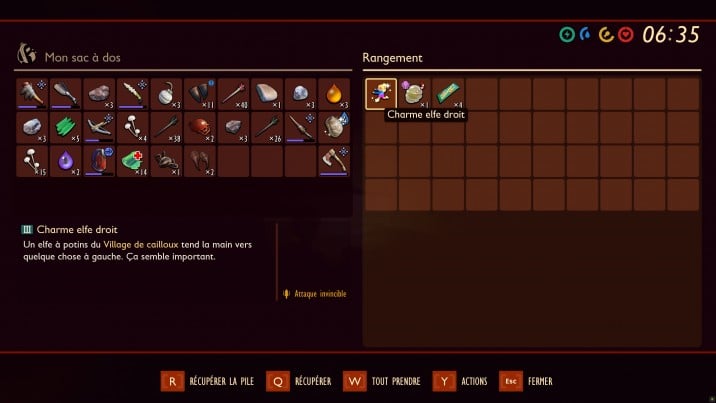Select the white round bomb stack

(166, 94)
